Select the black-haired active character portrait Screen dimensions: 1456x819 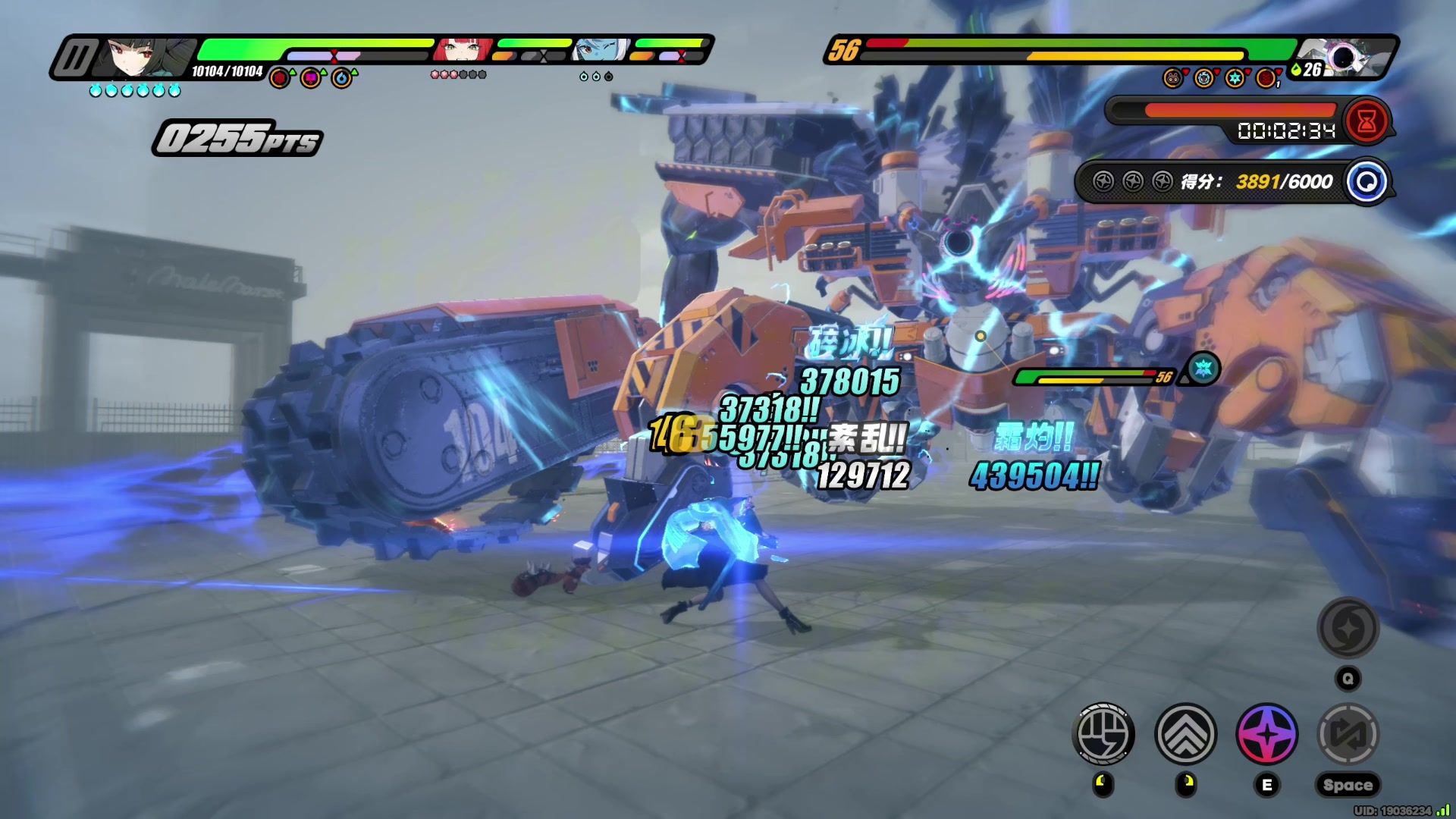coord(143,56)
